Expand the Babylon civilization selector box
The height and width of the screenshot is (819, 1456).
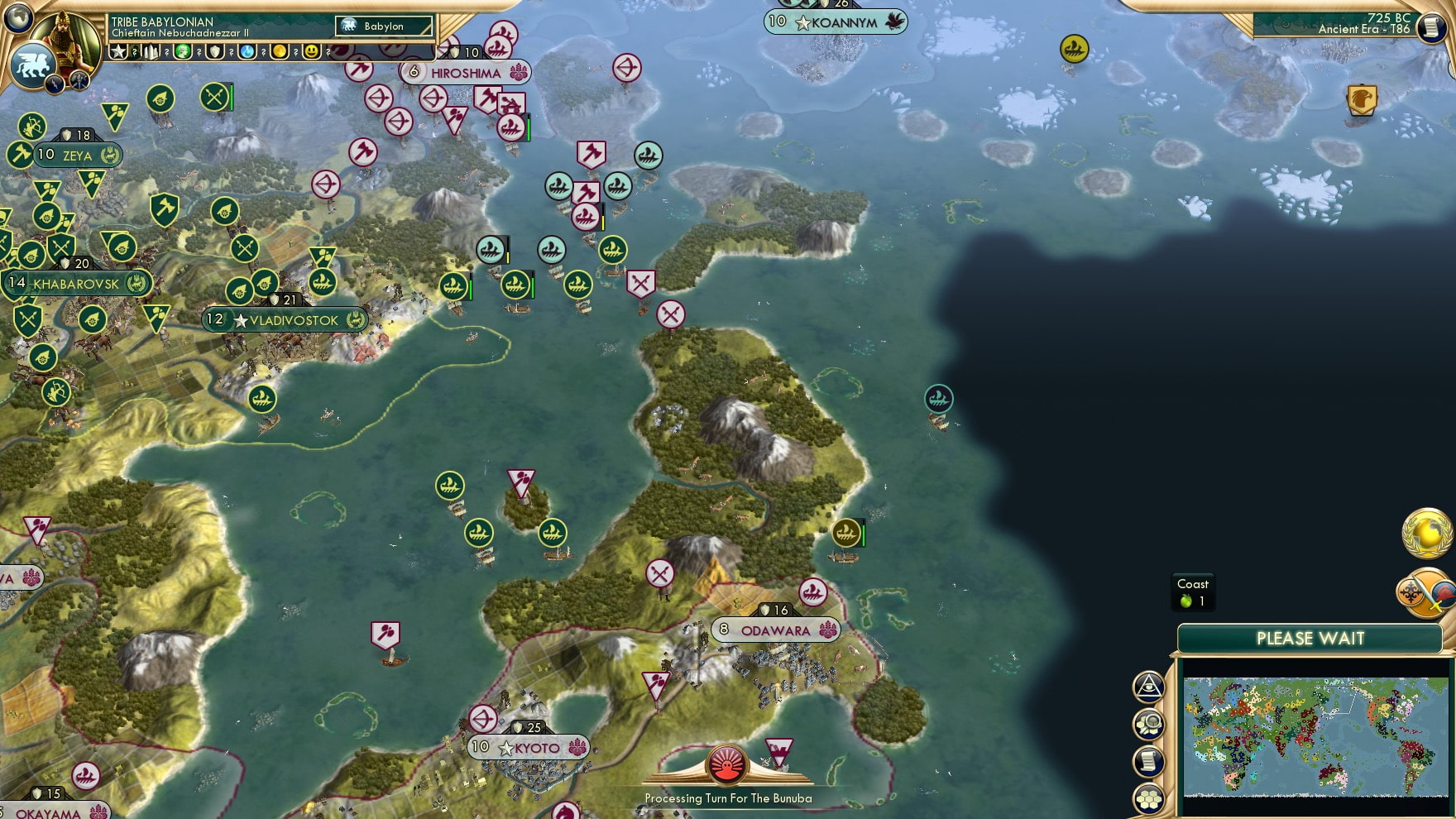coord(382,26)
